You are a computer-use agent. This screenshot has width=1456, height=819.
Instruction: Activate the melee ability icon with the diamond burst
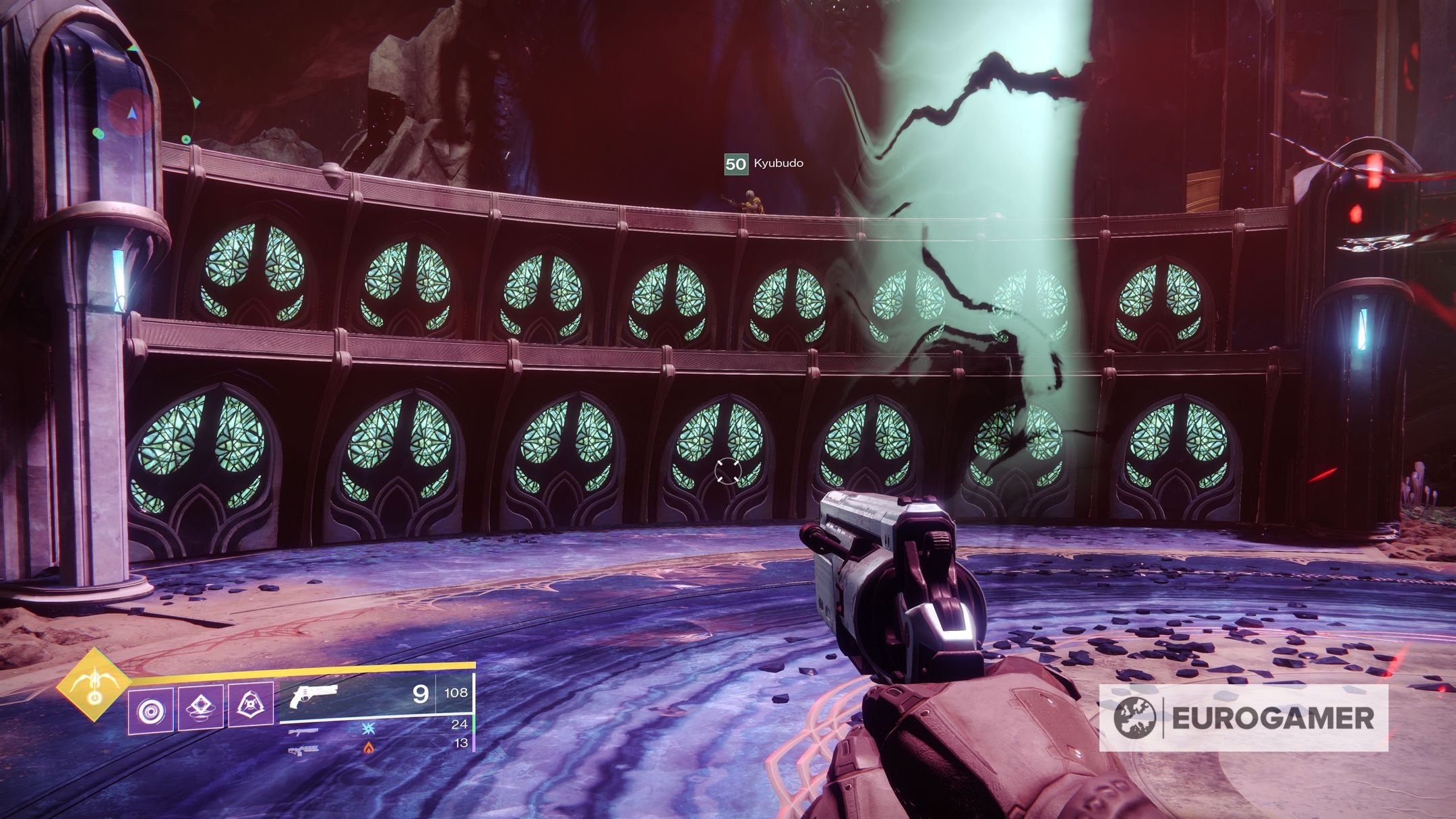pos(202,706)
